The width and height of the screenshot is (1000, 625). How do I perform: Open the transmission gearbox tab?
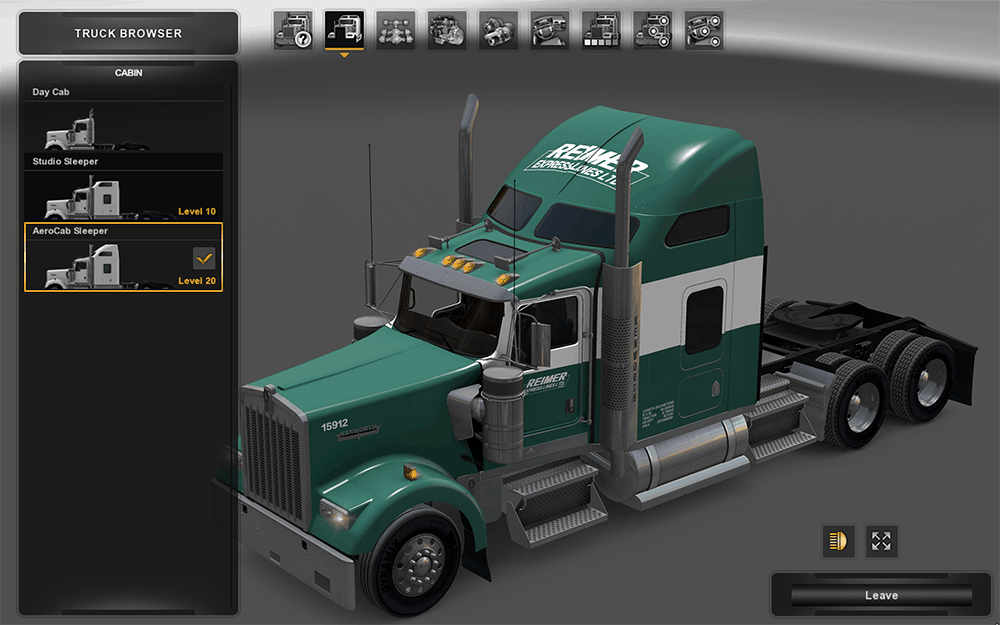pyautogui.click(x=498, y=31)
